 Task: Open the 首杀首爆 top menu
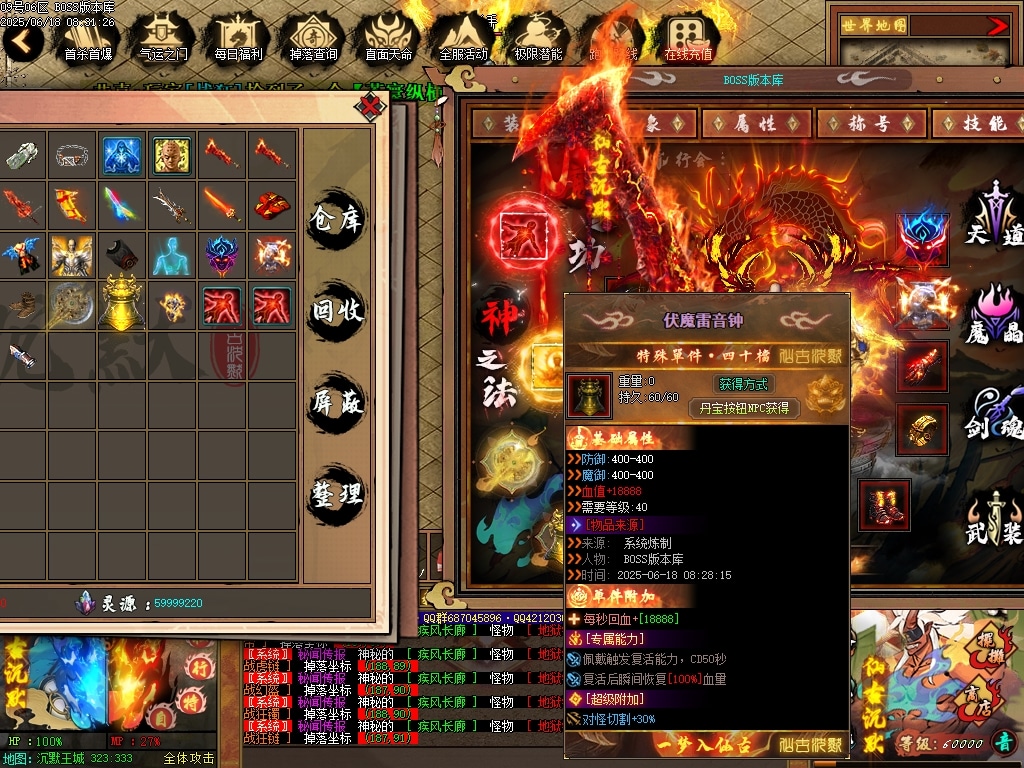(x=88, y=38)
